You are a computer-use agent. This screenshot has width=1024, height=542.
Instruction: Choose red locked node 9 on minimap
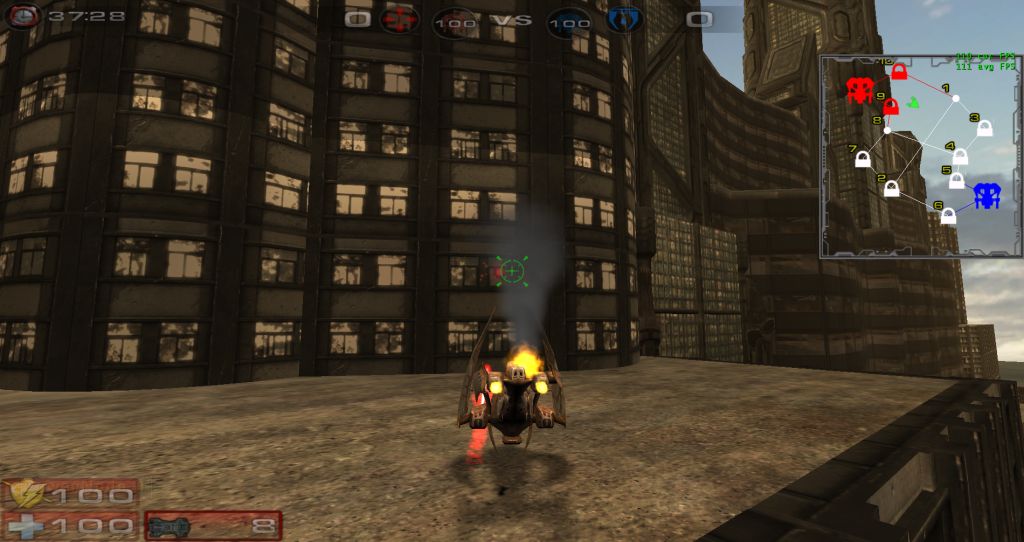coord(891,106)
